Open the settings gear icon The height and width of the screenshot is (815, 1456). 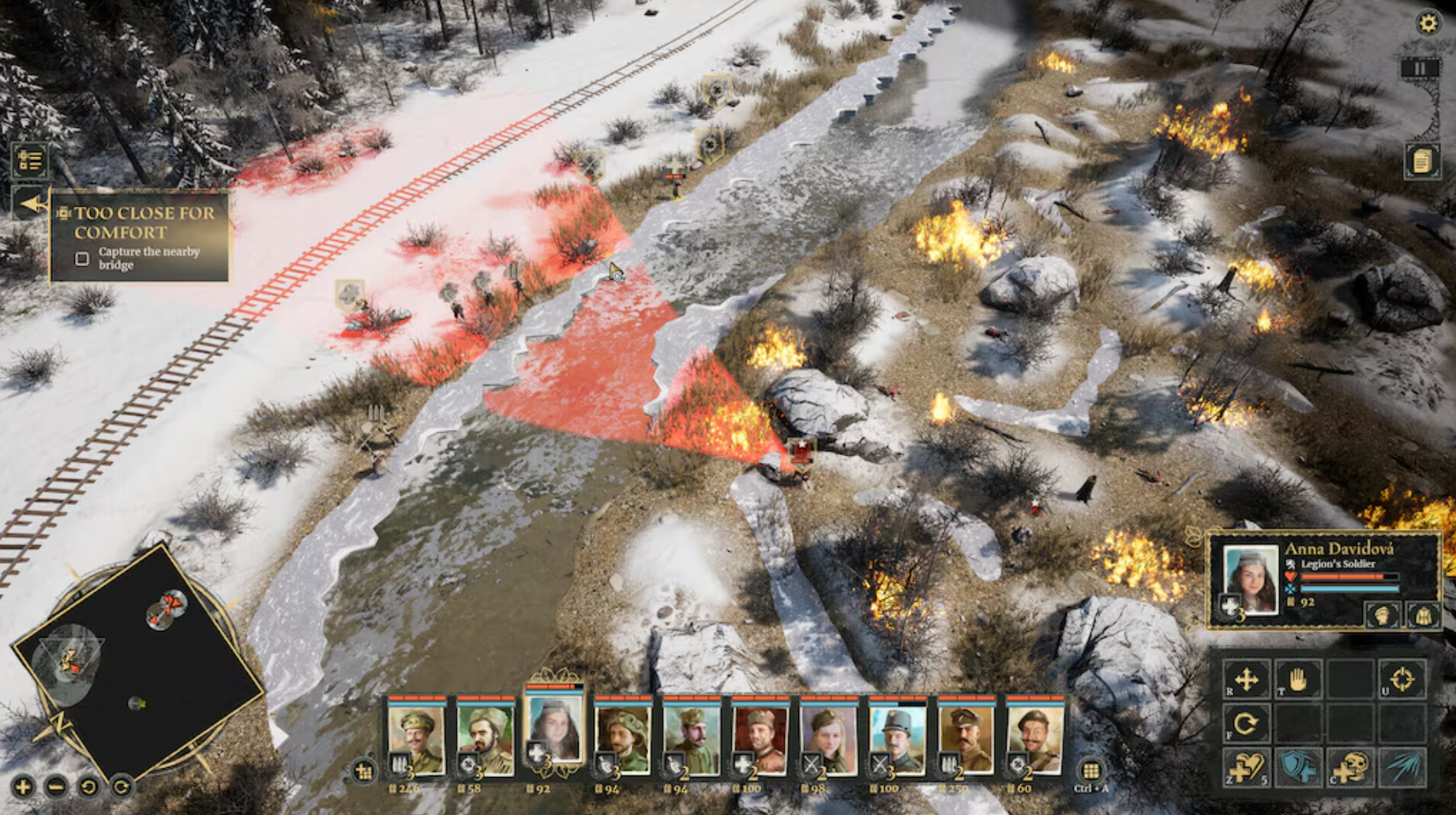click(x=1428, y=22)
